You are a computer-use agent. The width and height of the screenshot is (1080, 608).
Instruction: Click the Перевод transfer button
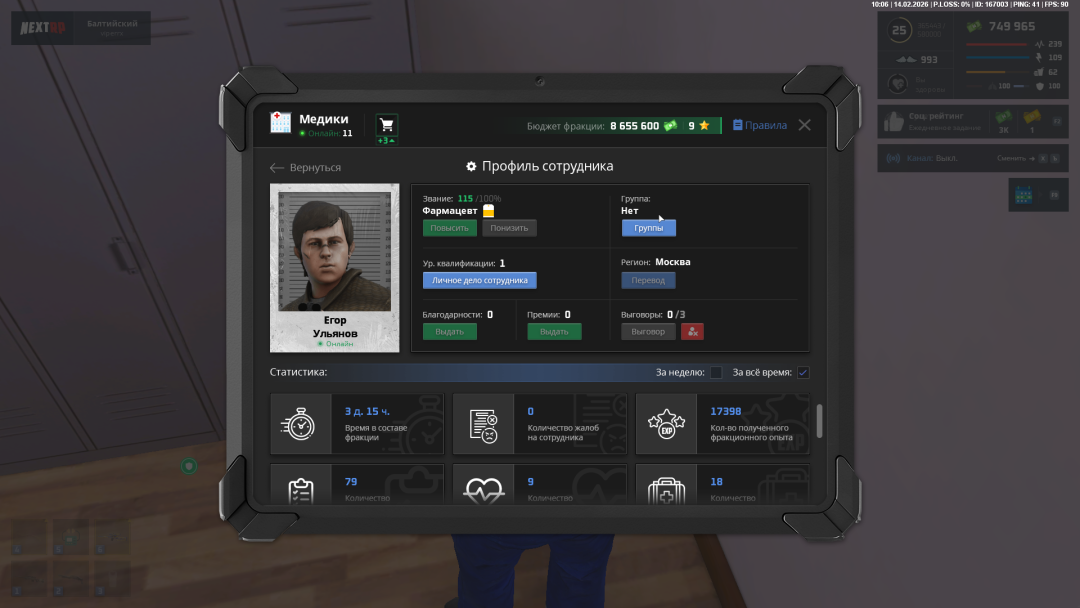(648, 281)
